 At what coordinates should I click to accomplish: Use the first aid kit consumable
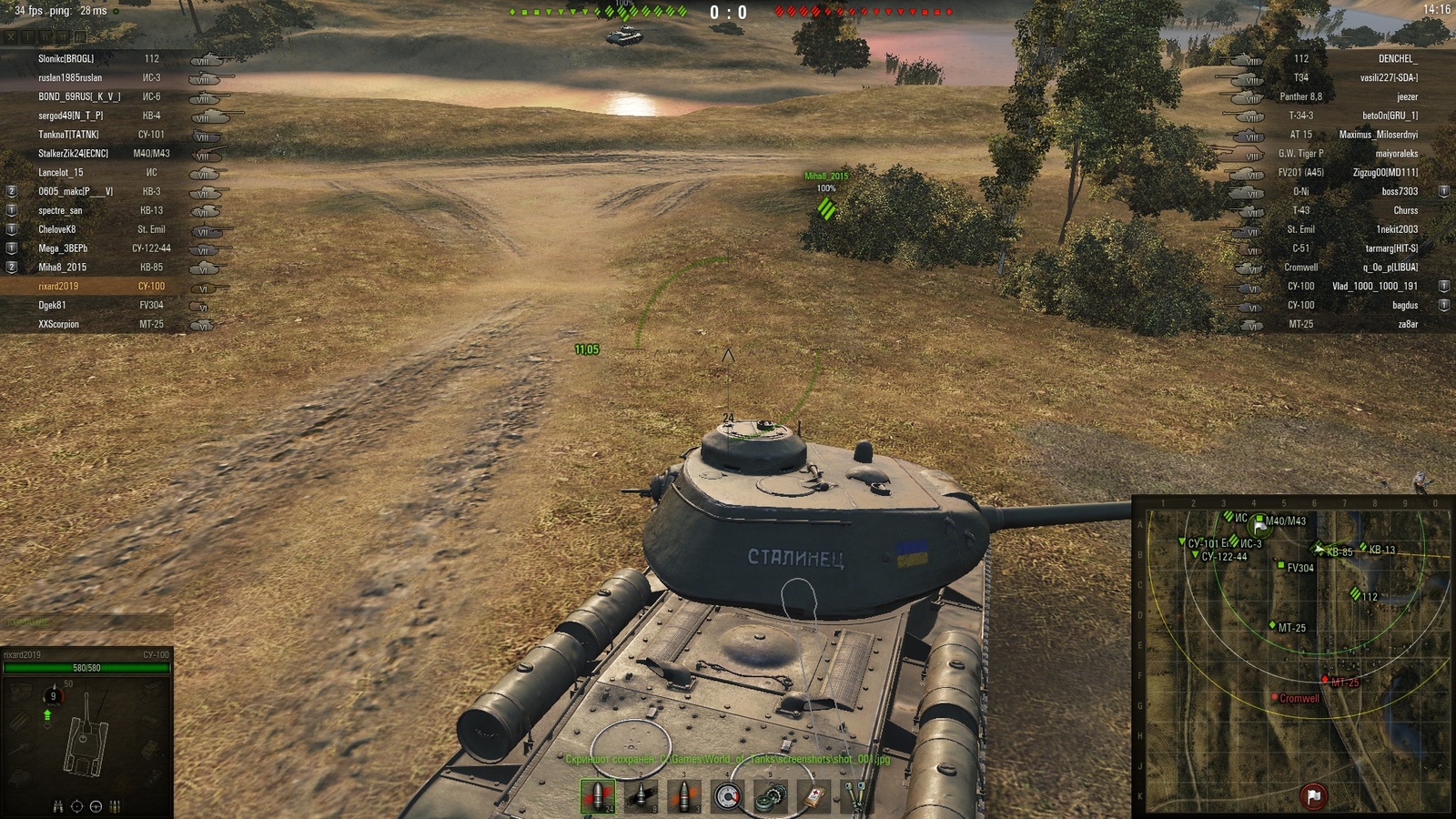point(814,796)
